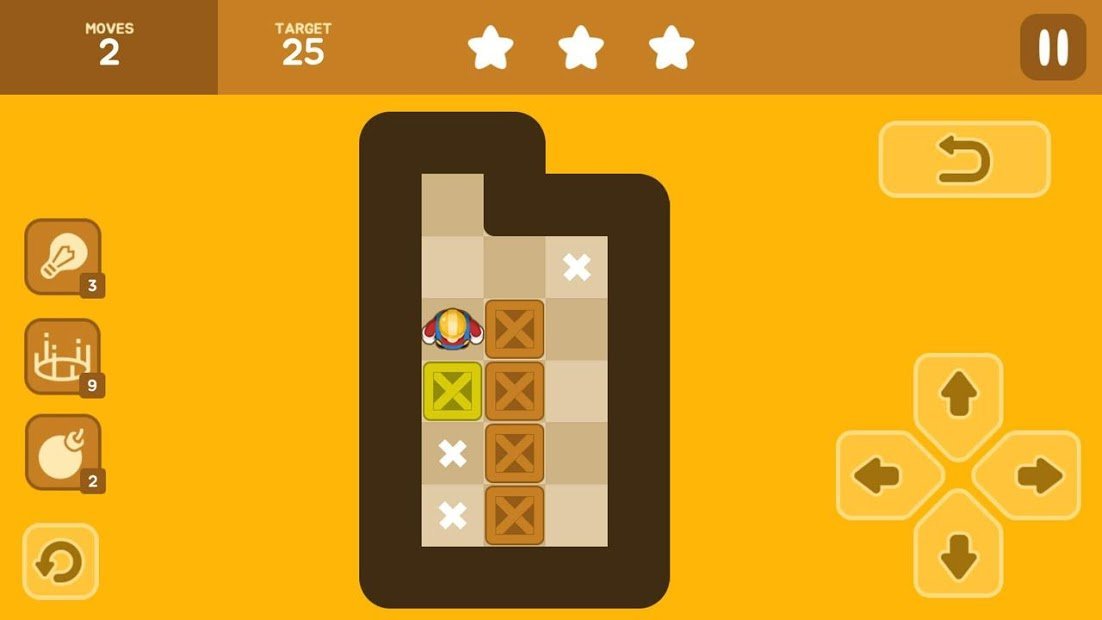Viewport: 1102px width, 620px height.
Task: Pause the game
Action: pyautogui.click(x=1052, y=48)
